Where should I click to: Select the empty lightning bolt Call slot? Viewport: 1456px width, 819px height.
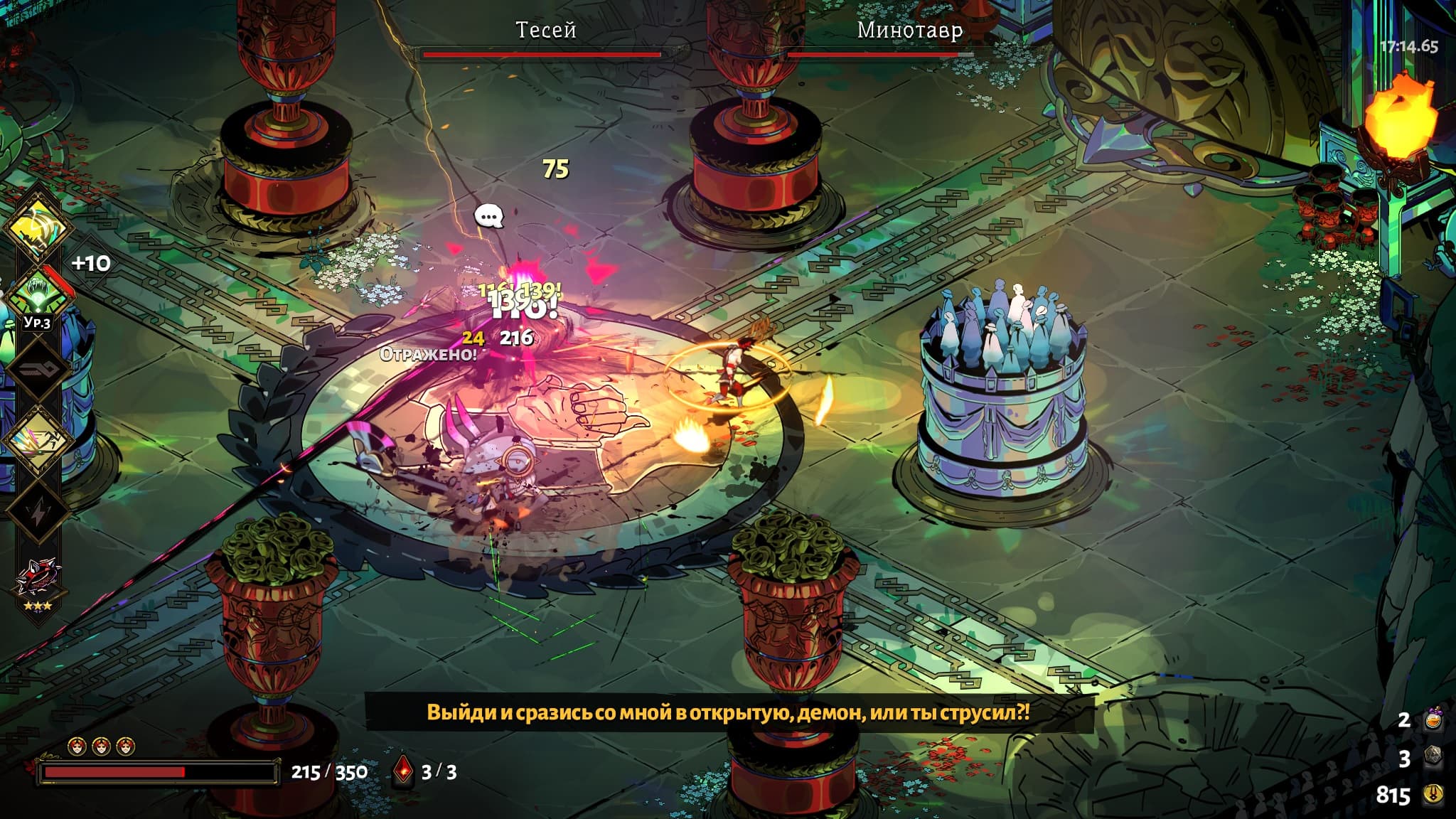pyautogui.click(x=37, y=509)
